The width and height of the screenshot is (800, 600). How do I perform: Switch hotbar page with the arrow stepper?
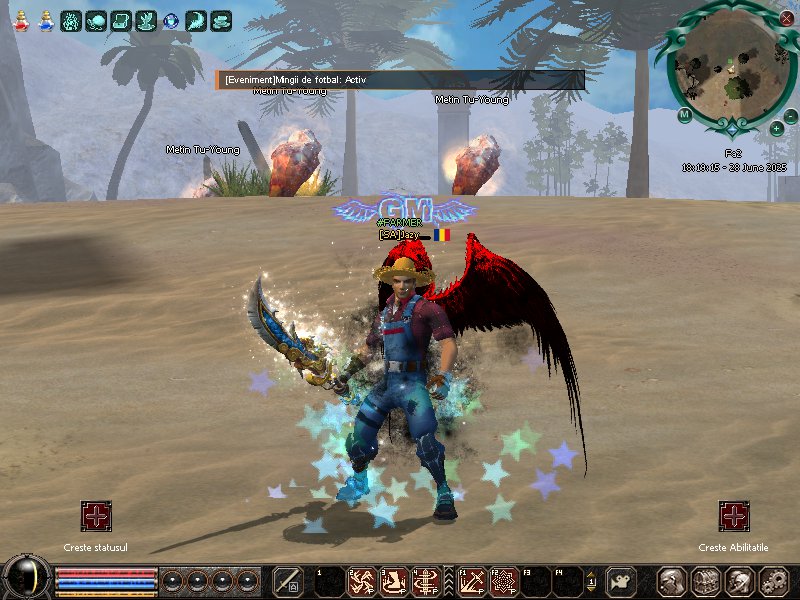tap(591, 581)
